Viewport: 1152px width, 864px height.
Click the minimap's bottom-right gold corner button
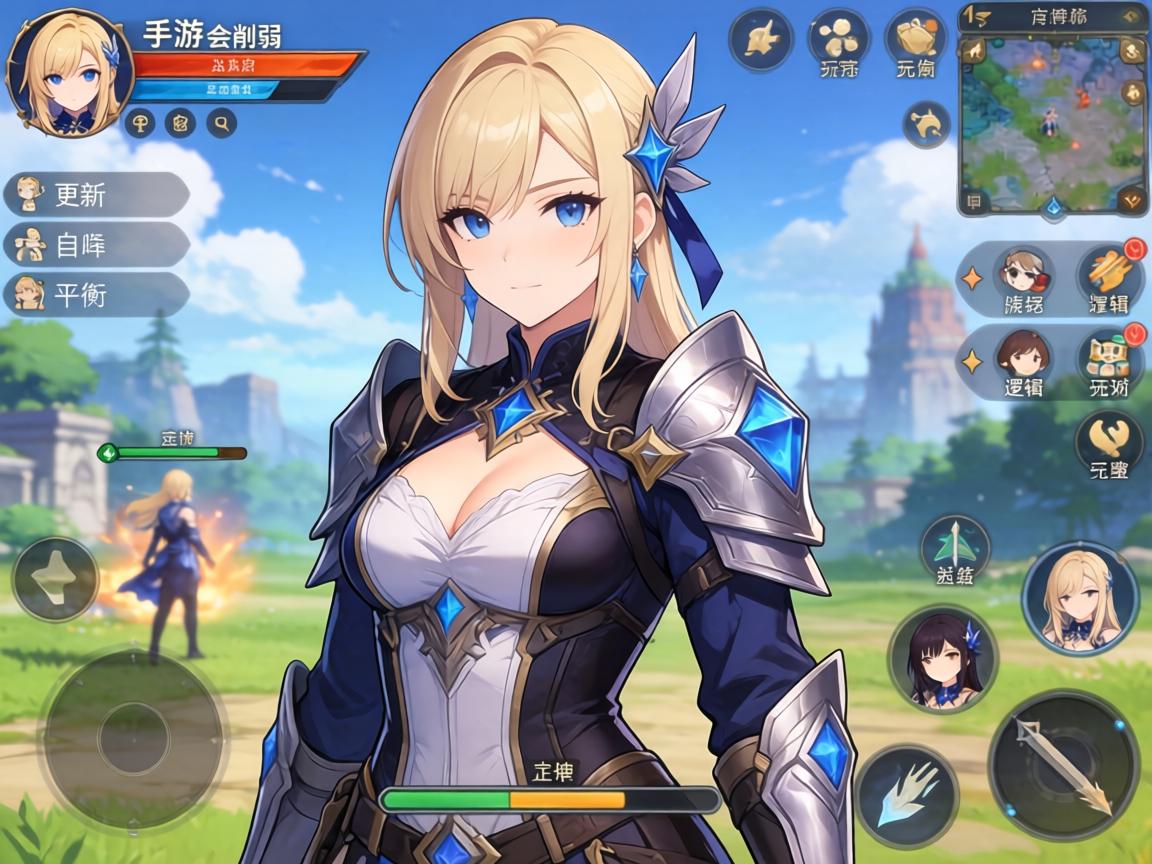(1132, 199)
